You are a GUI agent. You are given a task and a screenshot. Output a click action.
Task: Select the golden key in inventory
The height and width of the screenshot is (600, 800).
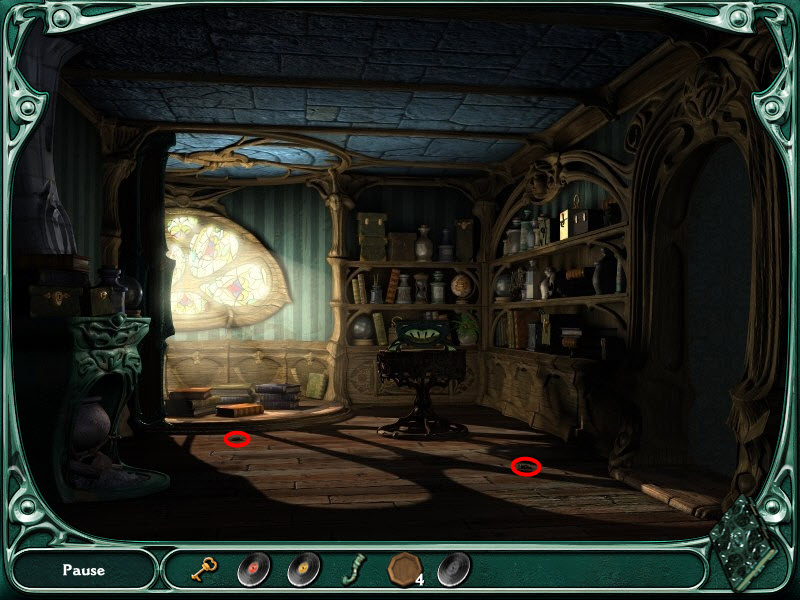tap(205, 570)
